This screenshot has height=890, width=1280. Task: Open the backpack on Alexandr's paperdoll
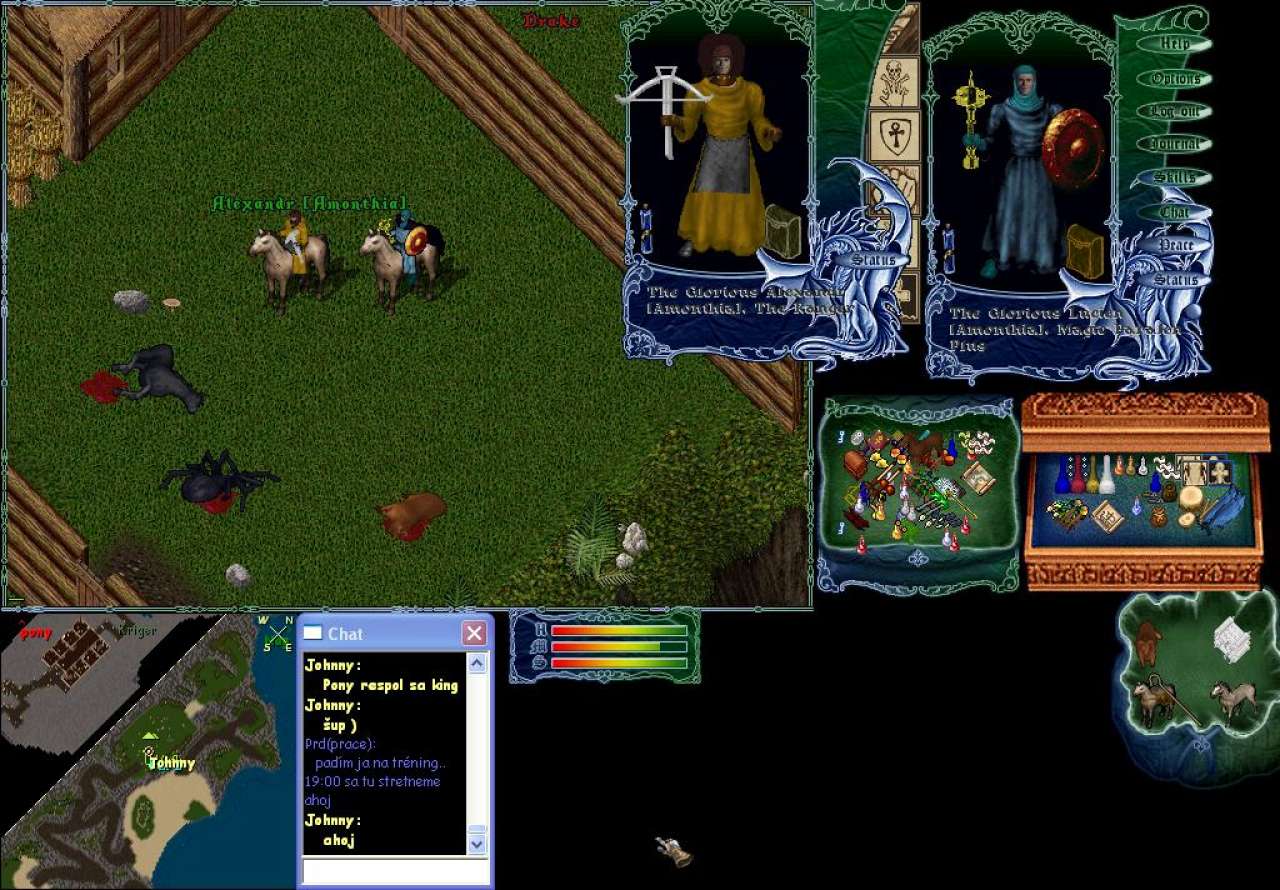pyautogui.click(x=783, y=231)
